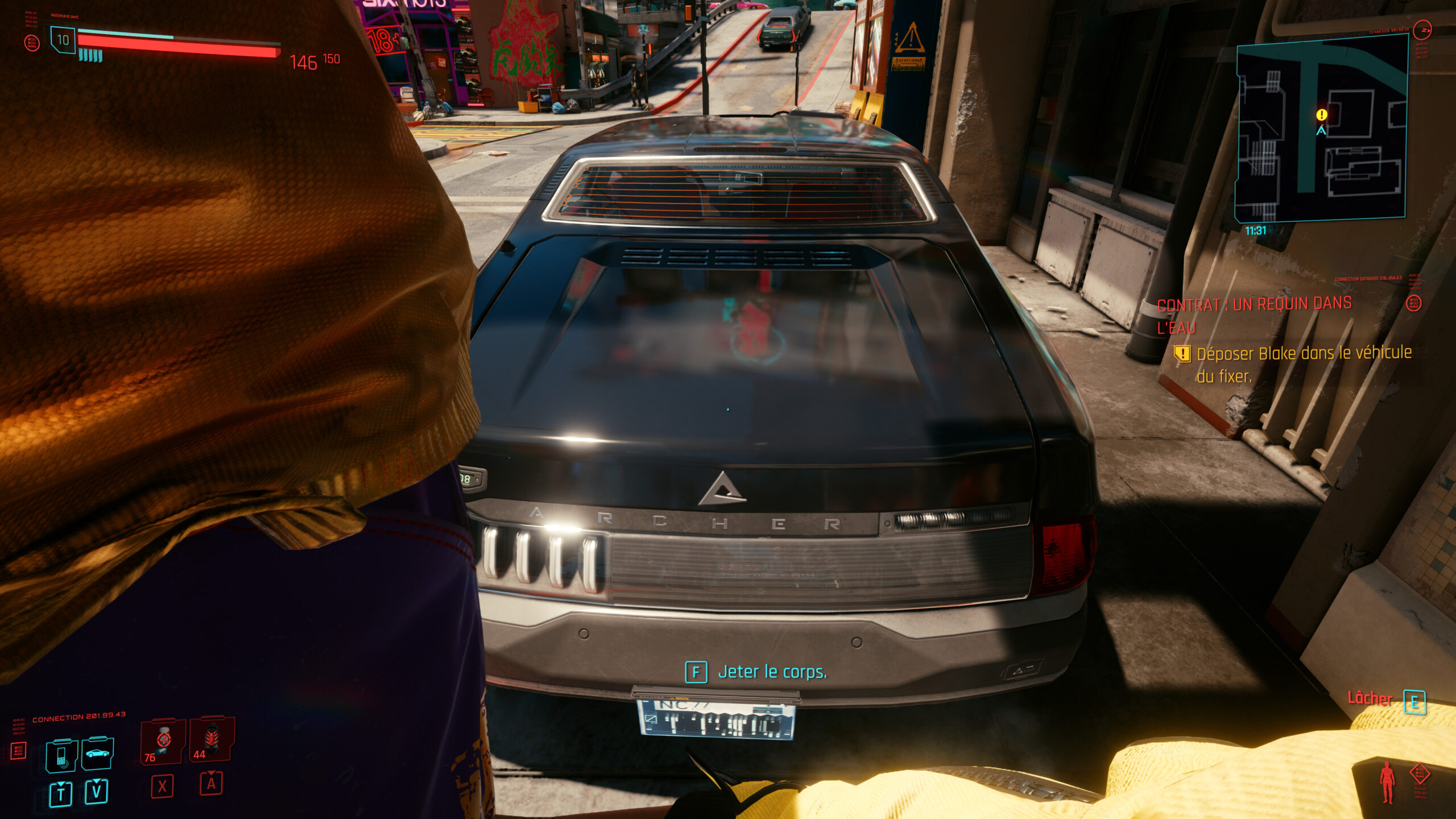
Task: Click the cyan player arrow on the minimap
Action: (1321, 131)
